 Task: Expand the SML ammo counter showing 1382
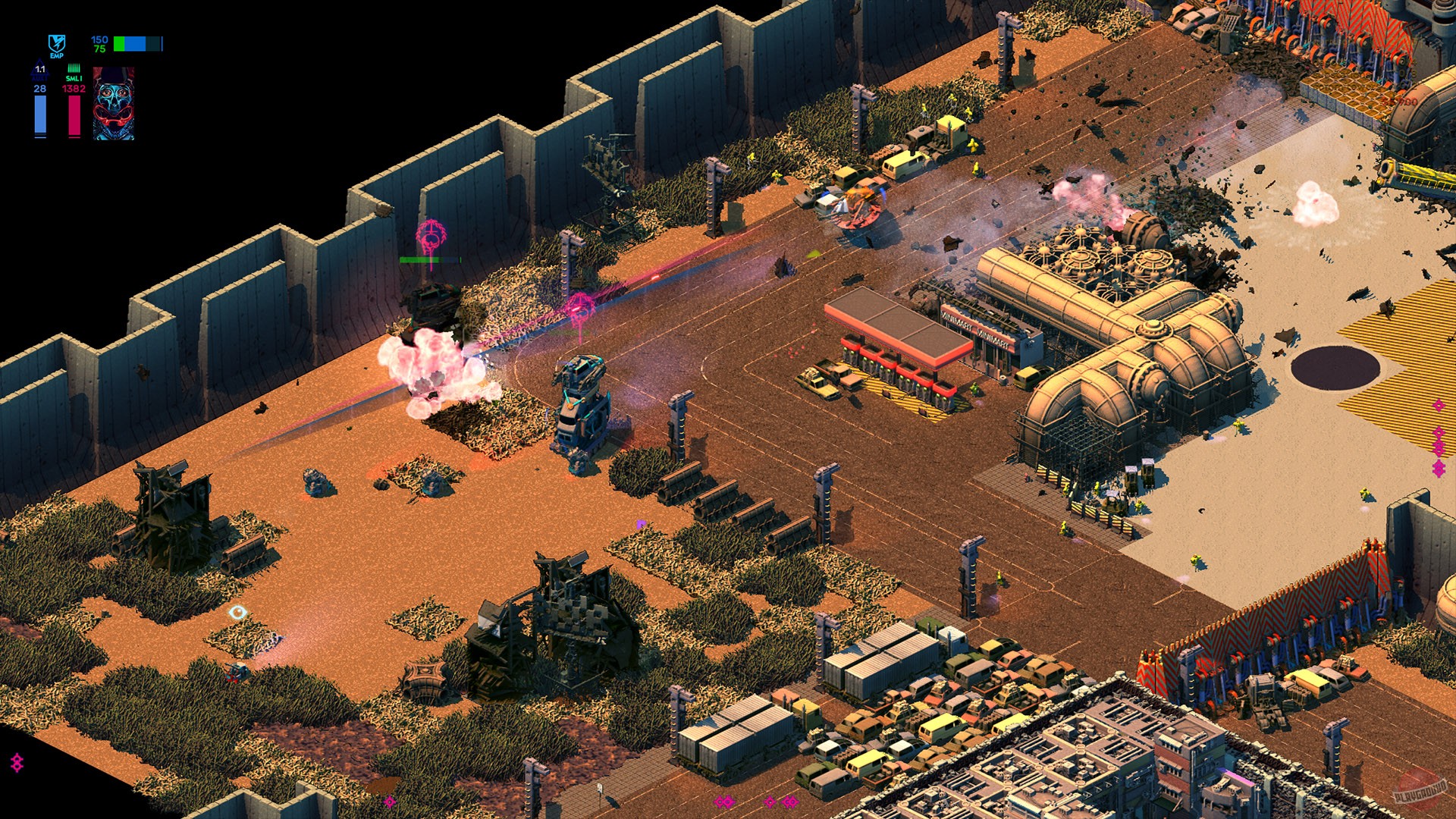tap(73, 88)
